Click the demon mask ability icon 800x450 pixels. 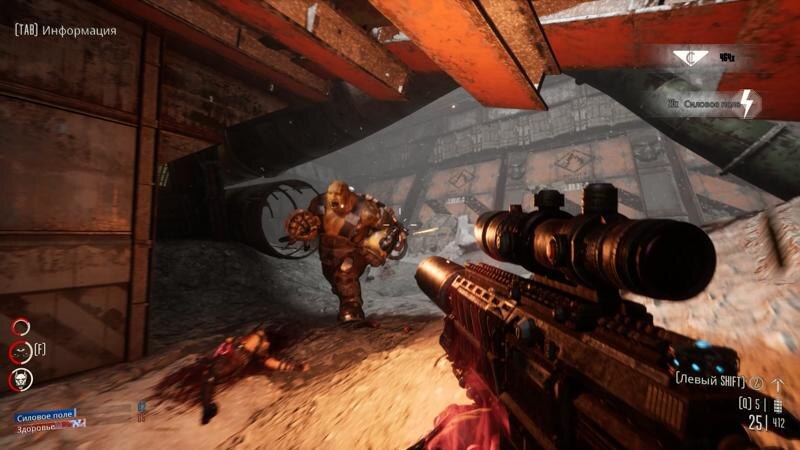pos(21,378)
